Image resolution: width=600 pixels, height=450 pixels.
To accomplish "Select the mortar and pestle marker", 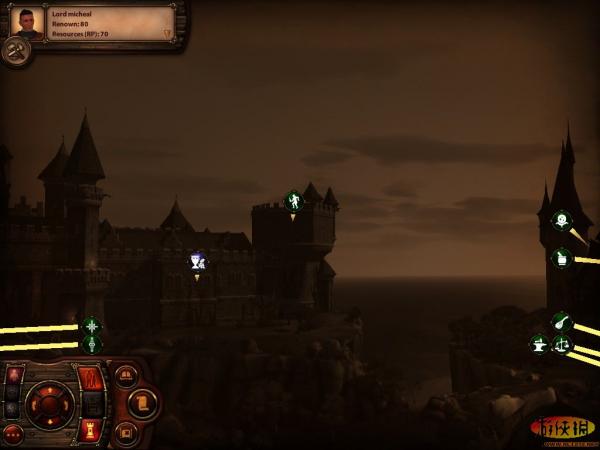I will (562, 258).
